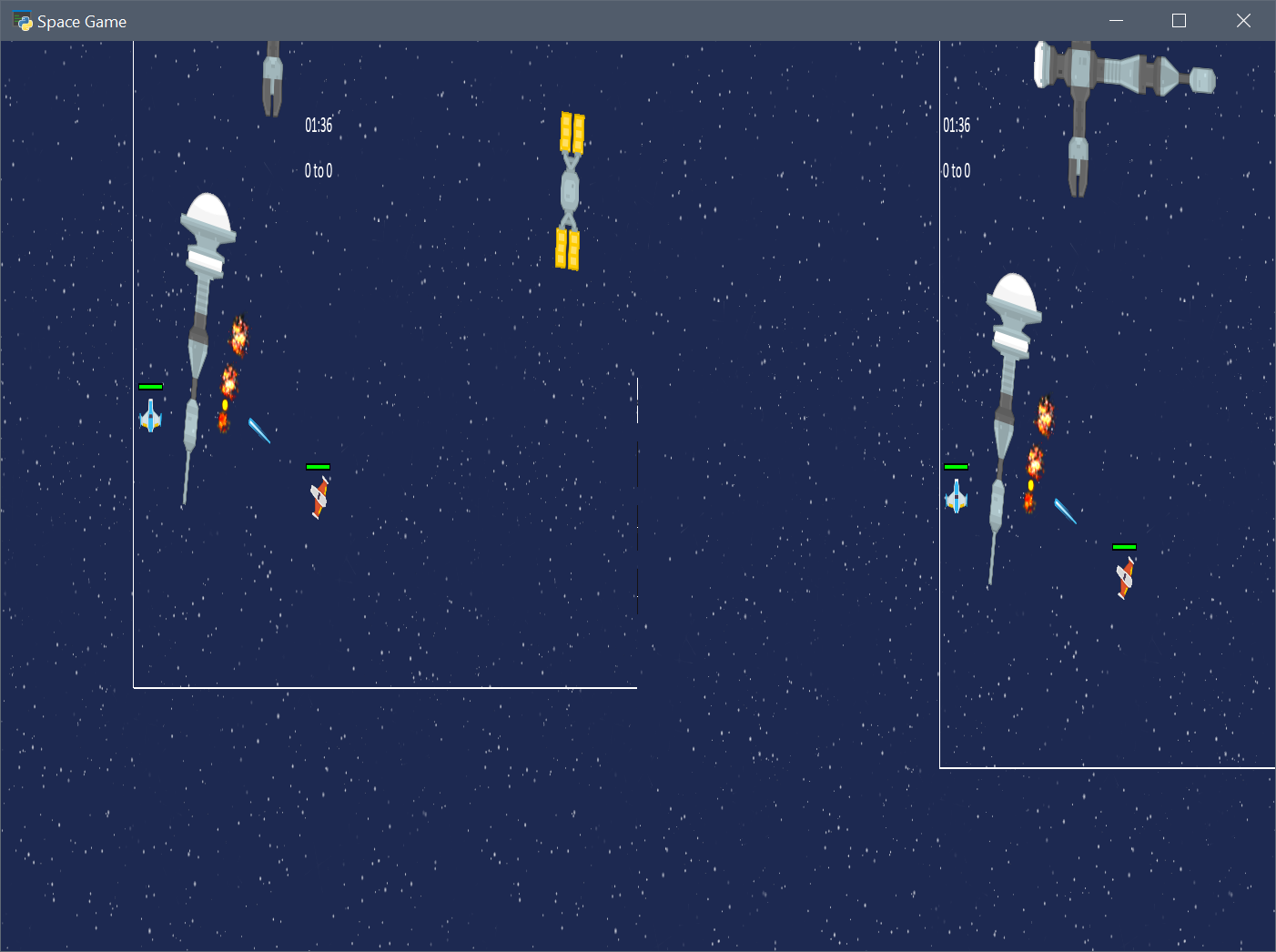Click the 0 to 0 score text
Image resolution: width=1276 pixels, height=952 pixels.
tap(318, 170)
